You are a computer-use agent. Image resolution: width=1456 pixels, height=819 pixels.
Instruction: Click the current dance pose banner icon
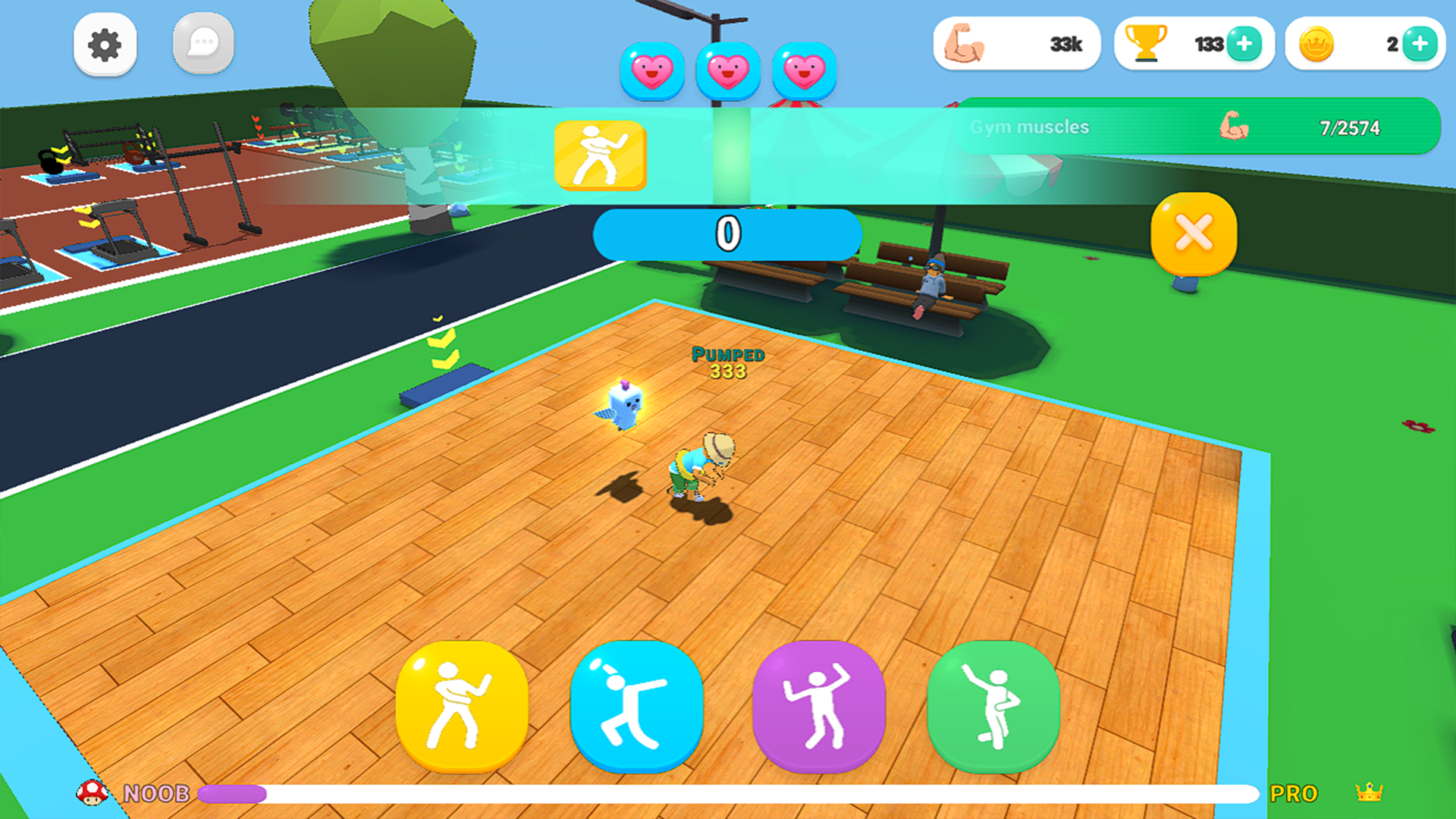[600, 154]
